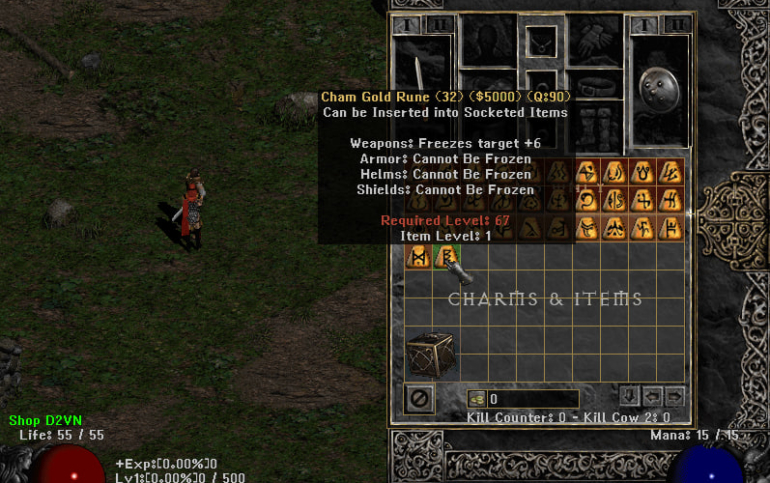Click the down arrow button in the inventory

point(630,395)
